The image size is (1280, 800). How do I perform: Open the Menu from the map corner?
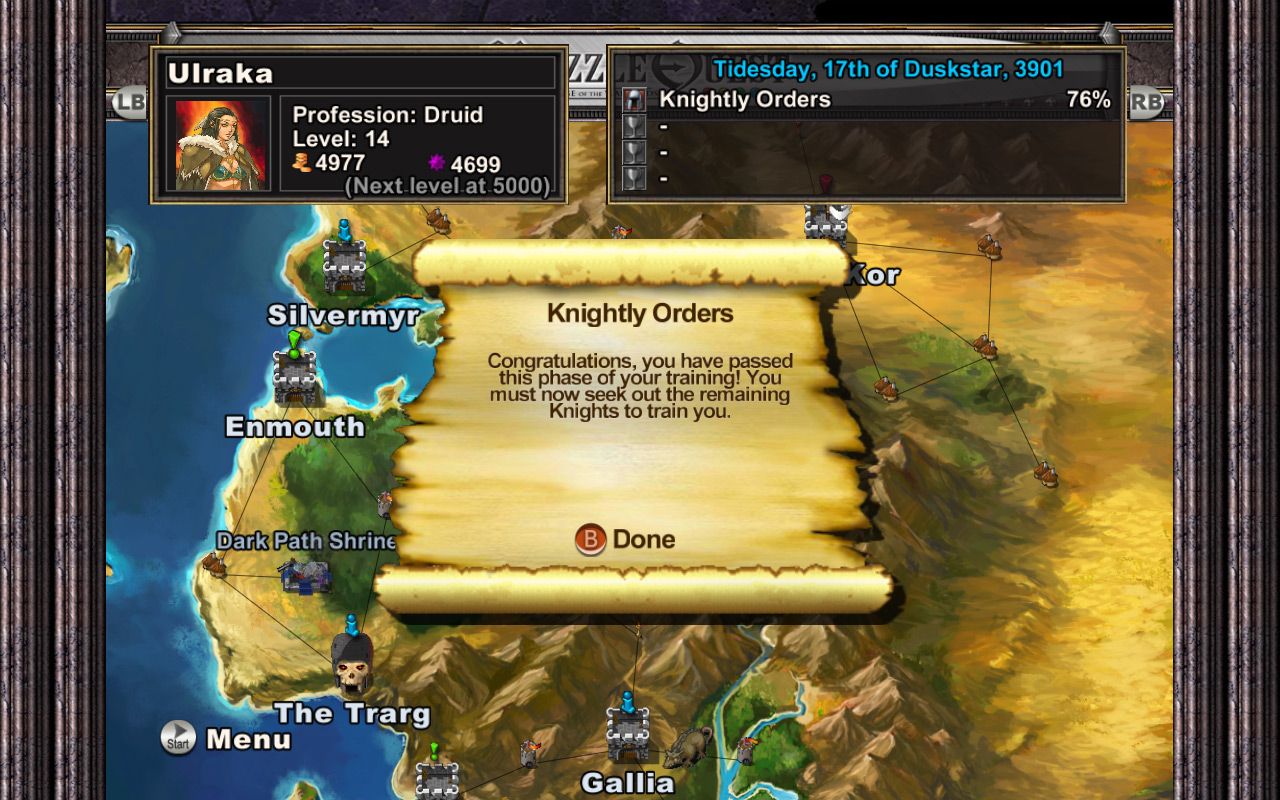tap(227, 739)
